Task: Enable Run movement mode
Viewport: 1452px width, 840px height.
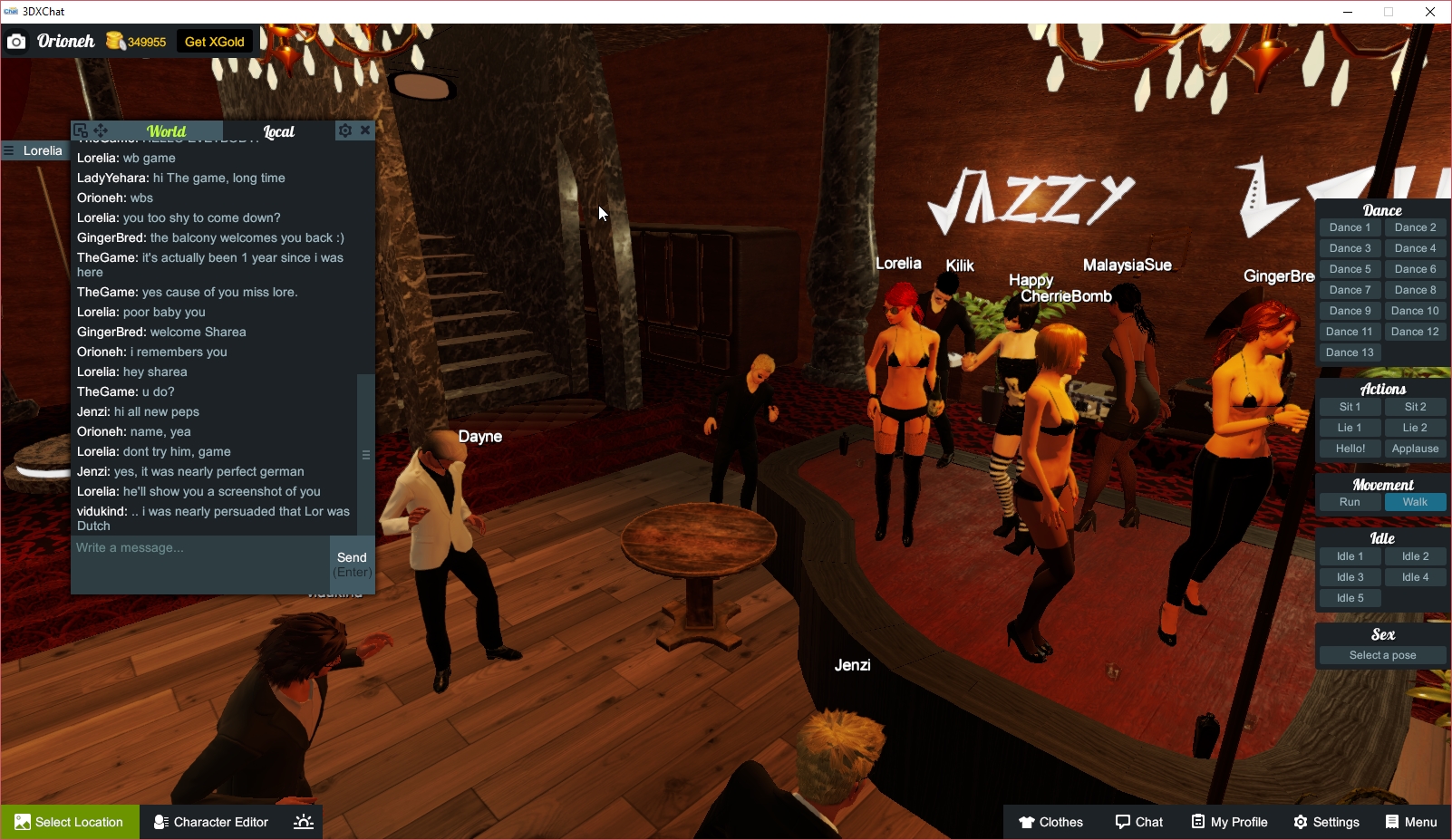Action: (x=1350, y=501)
